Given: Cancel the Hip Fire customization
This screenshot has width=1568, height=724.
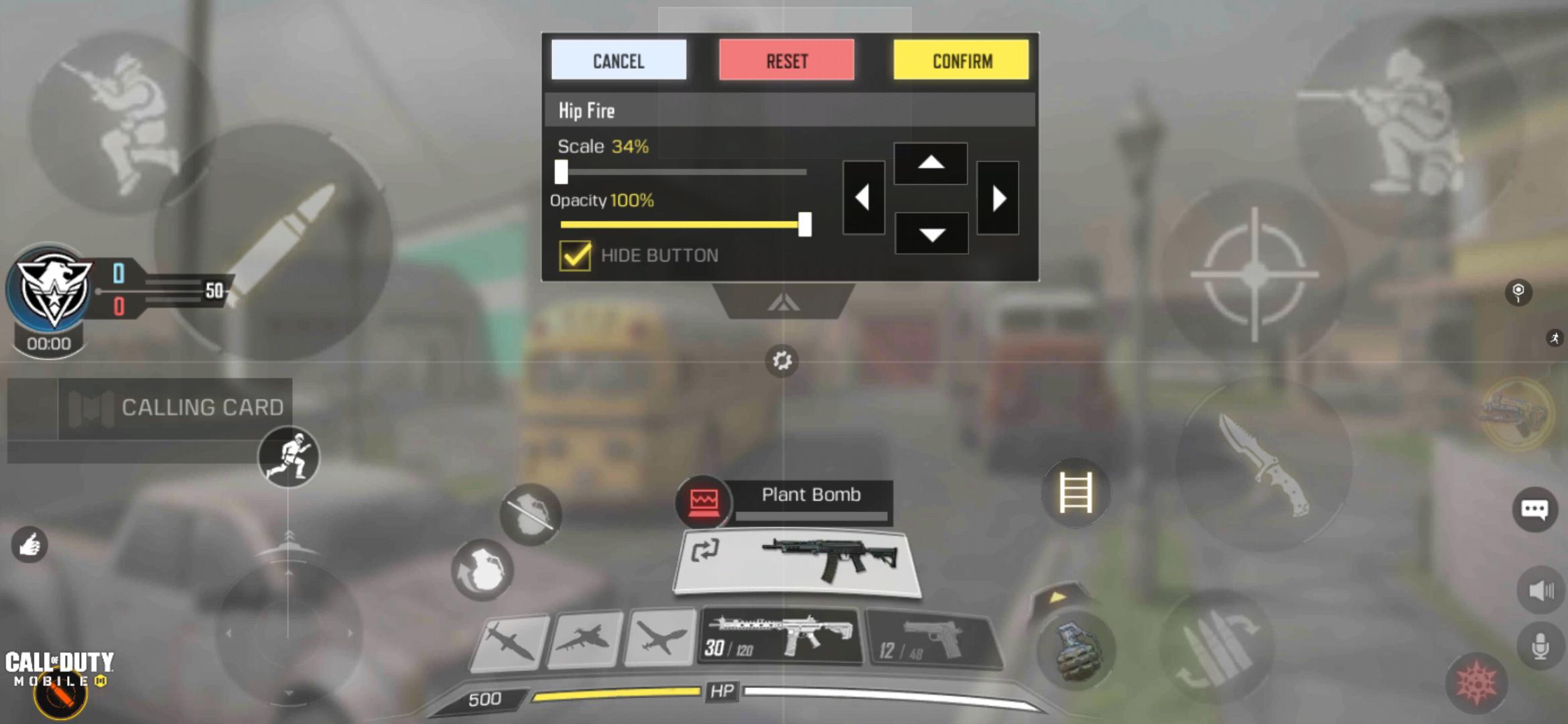Looking at the screenshot, I should [x=618, y=61].
